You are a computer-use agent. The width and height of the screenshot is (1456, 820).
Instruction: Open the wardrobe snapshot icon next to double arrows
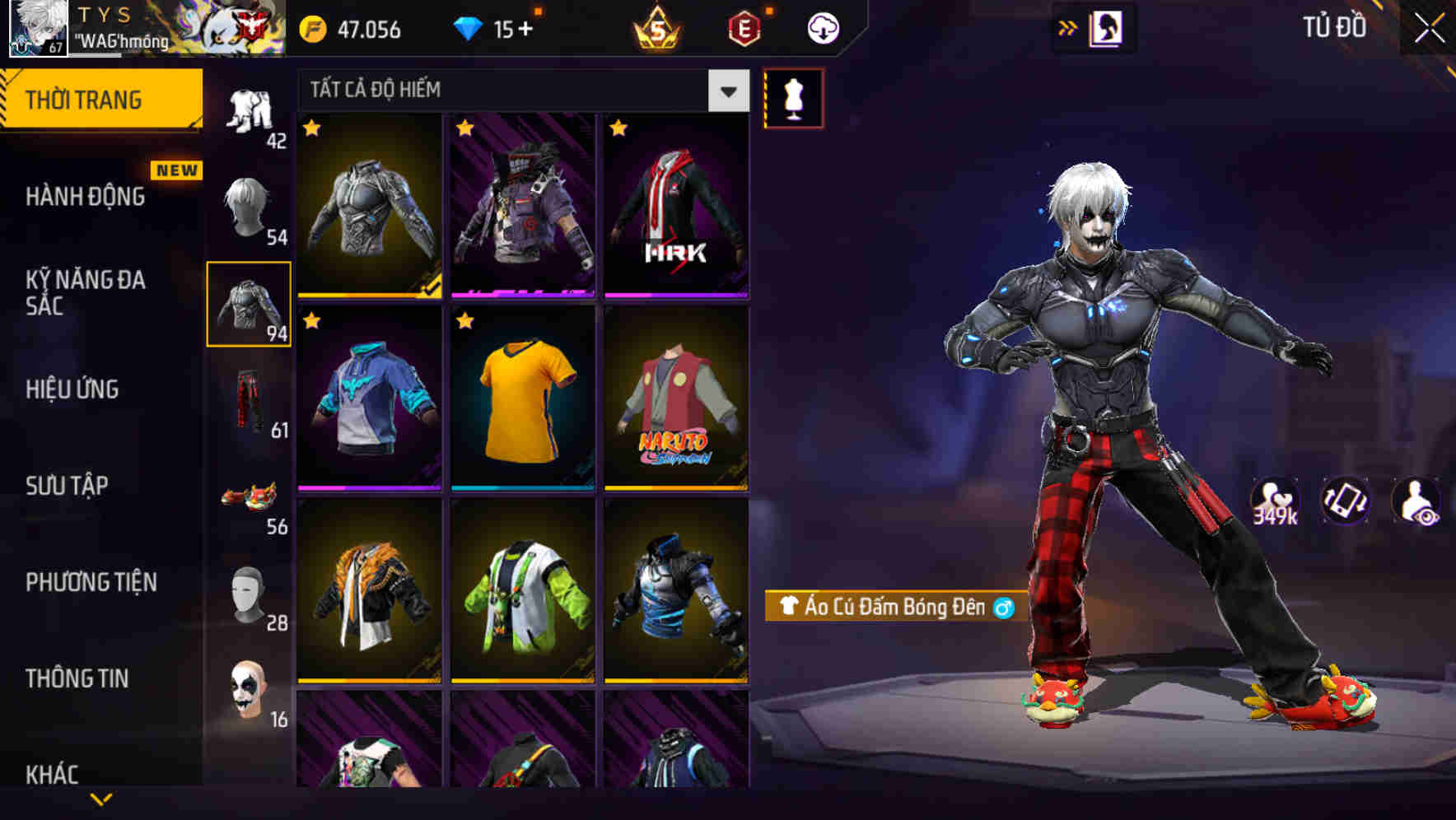pos(1106,26)
